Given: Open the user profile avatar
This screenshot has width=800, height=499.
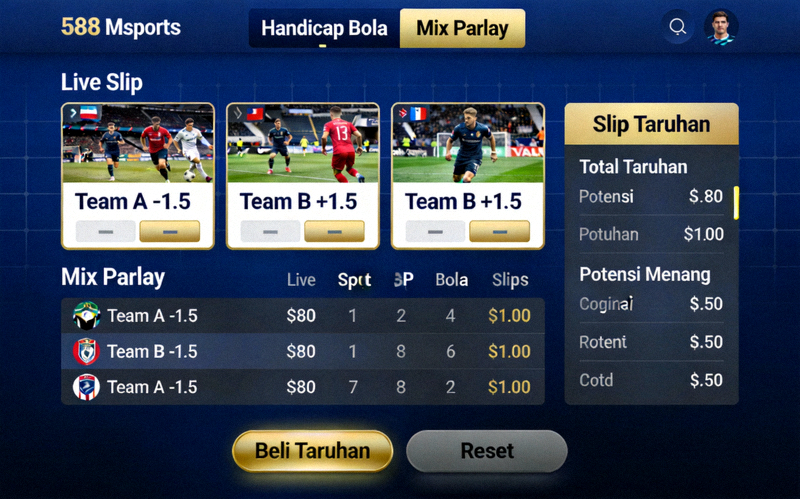Looking at the screenshot, I should [720, 27].
